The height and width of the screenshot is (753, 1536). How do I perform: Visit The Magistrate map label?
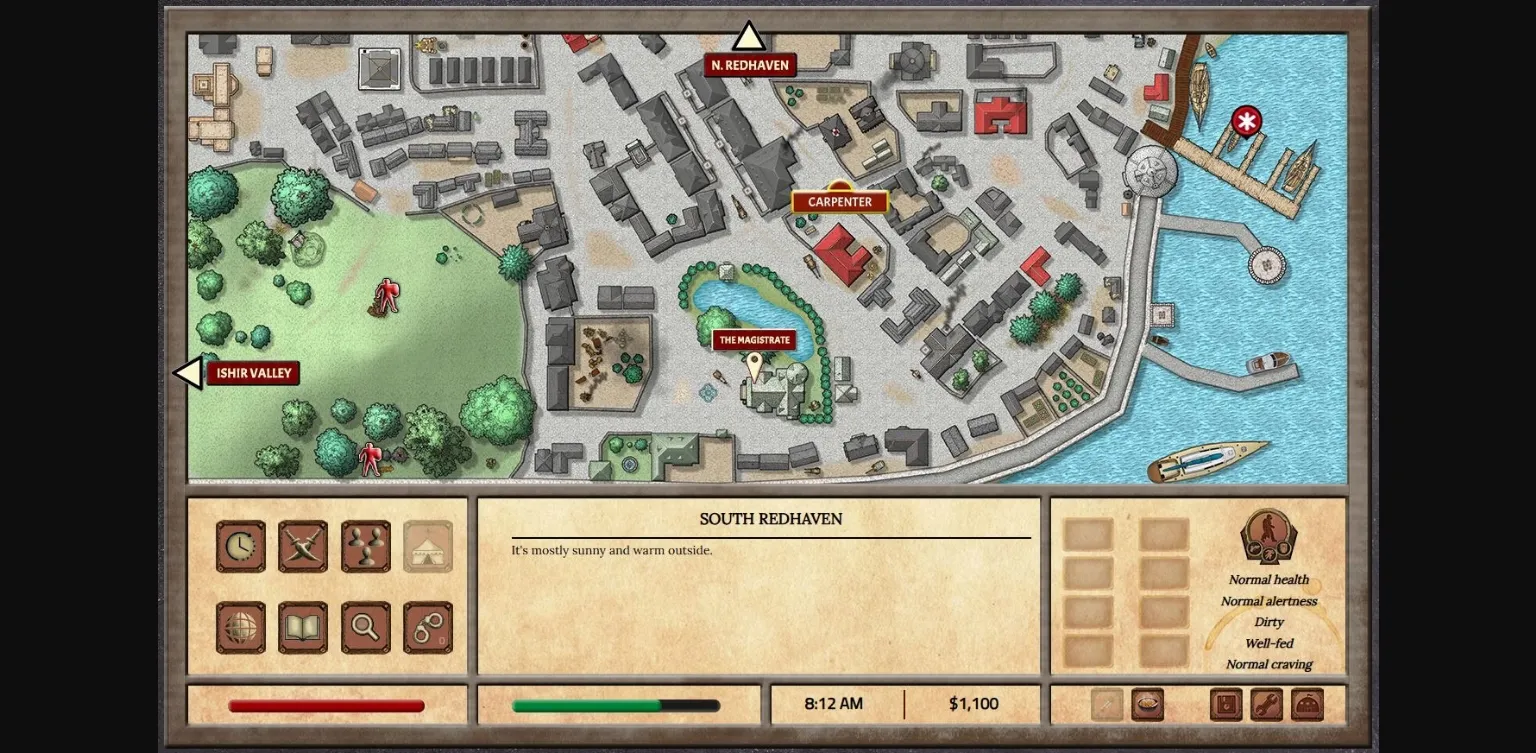(x=754, y=340)
